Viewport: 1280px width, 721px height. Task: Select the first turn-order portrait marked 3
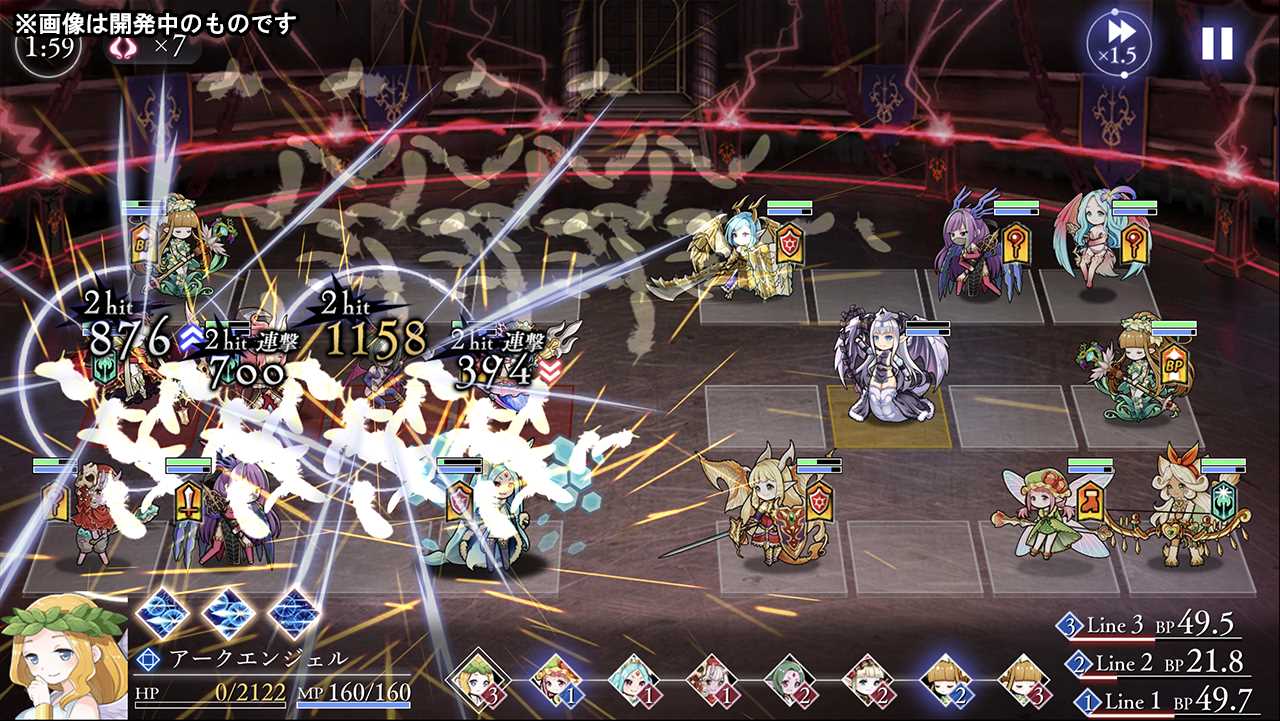click(475, 678)
